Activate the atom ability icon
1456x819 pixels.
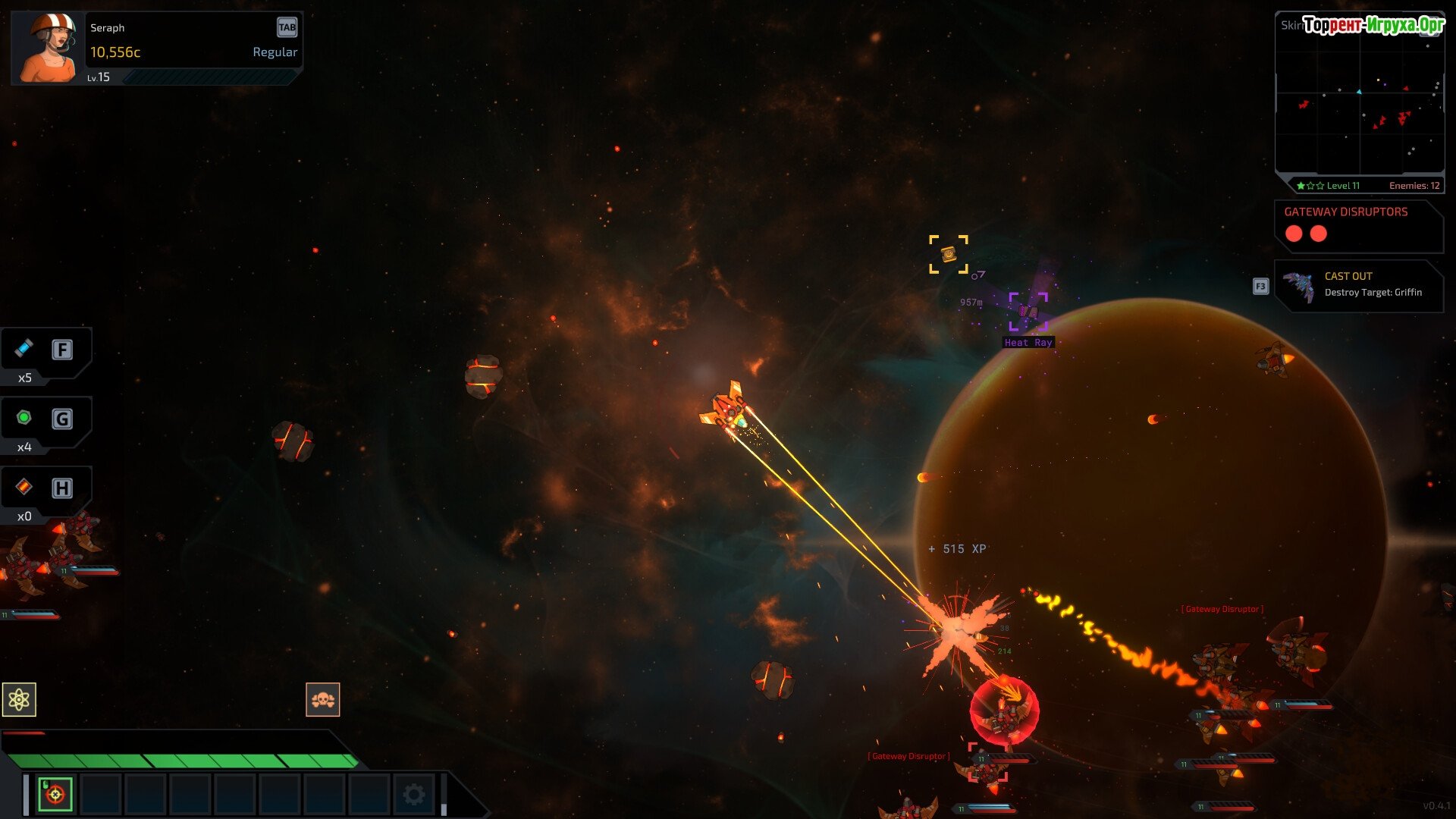point(19,699)
